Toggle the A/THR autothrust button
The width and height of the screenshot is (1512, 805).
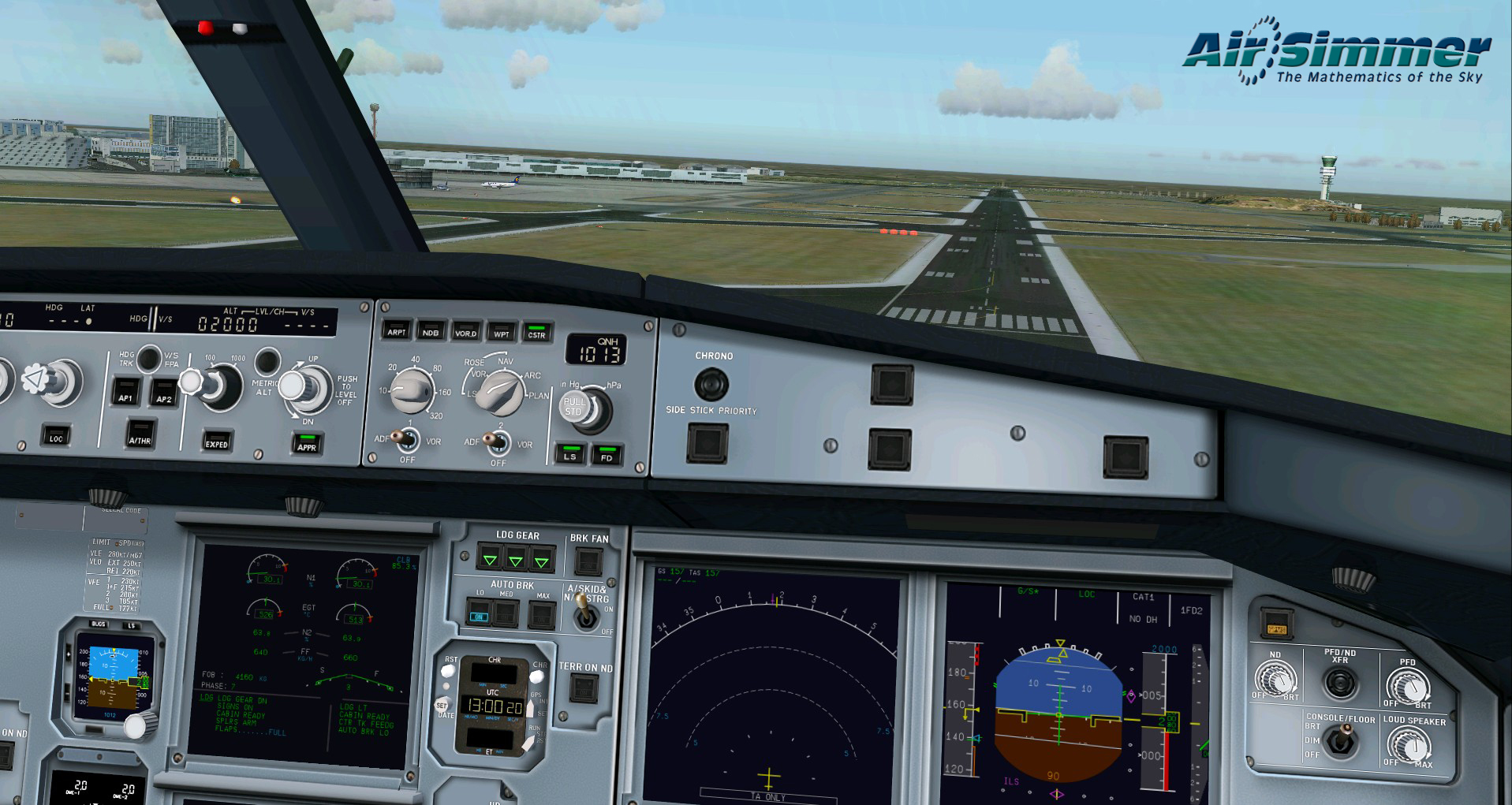pyautogui.click(x=140, y=434)
